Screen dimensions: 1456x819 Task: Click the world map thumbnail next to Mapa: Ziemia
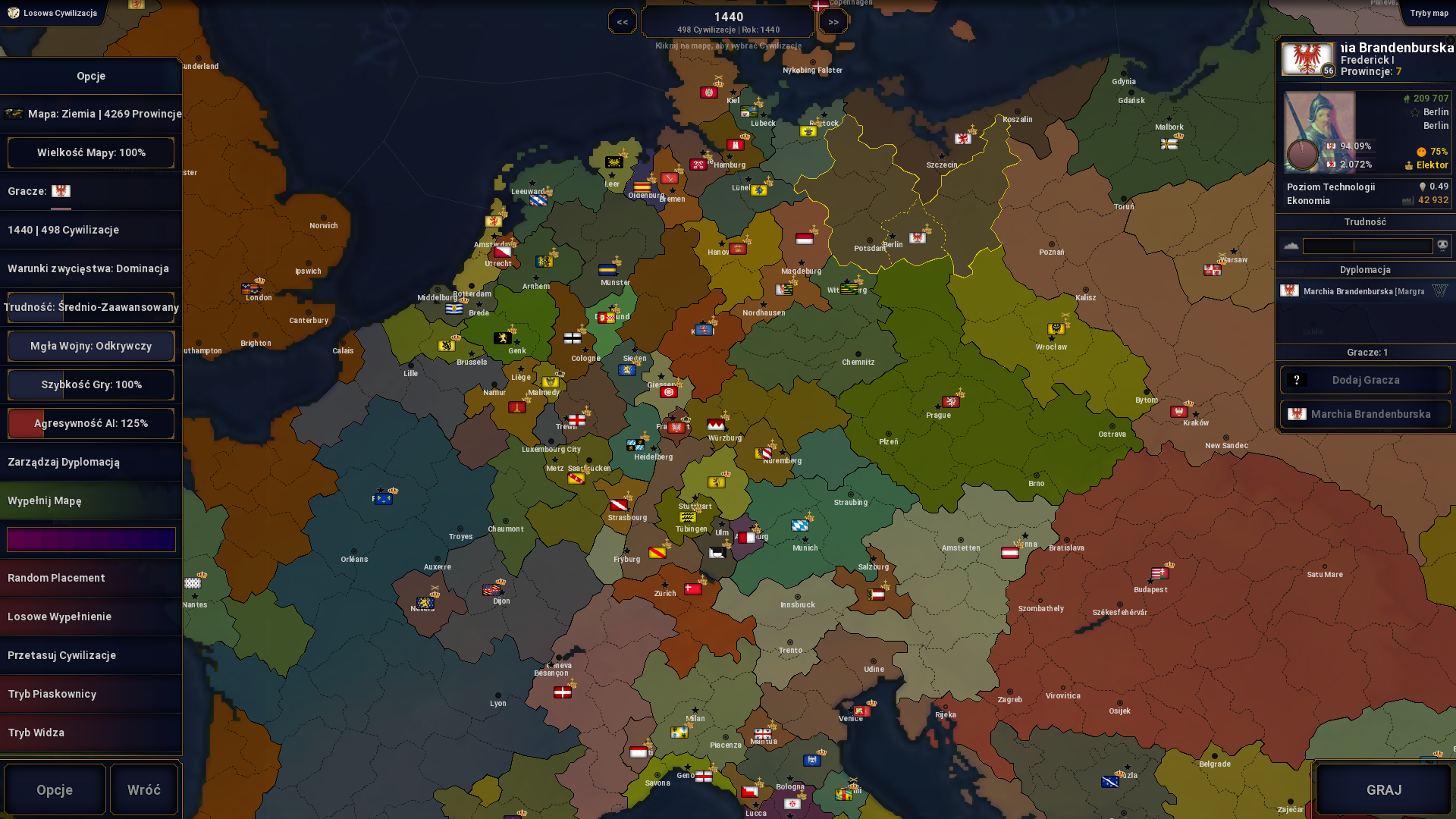coord(15,114)
